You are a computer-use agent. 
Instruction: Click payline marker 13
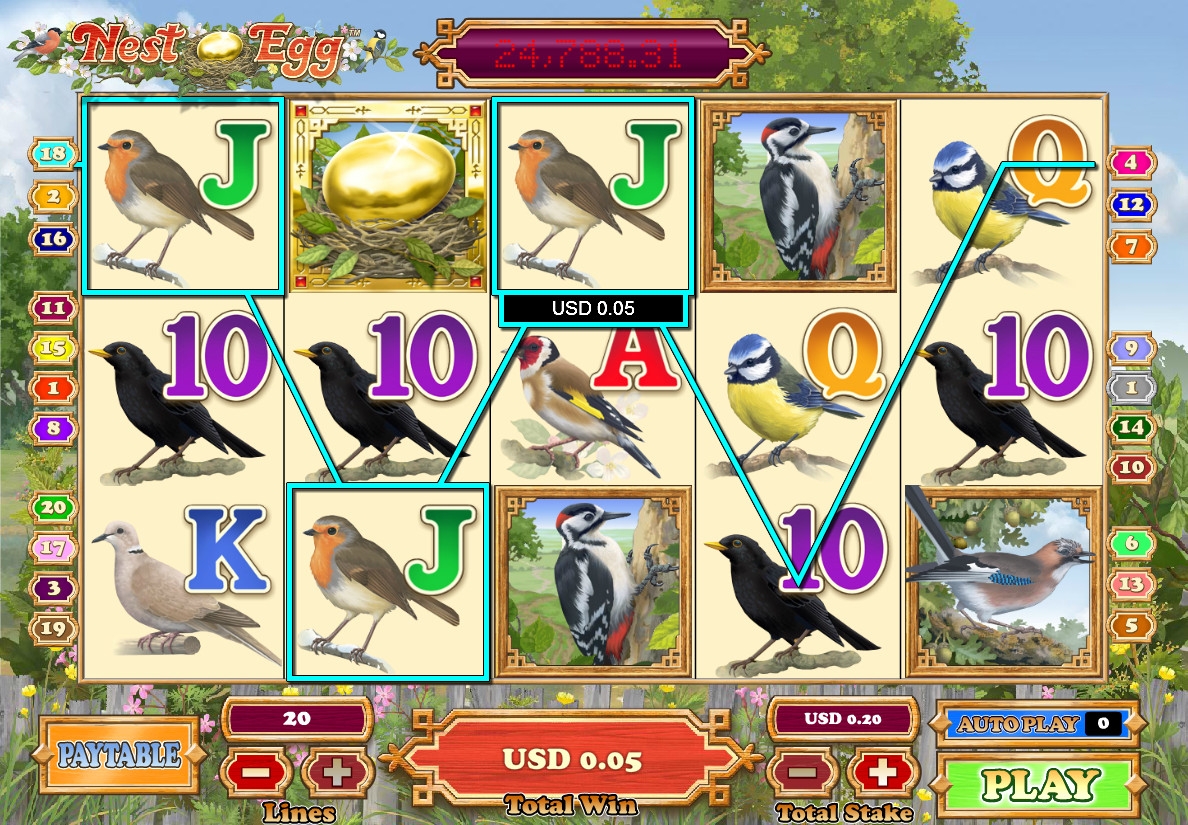coord(1131,584)
